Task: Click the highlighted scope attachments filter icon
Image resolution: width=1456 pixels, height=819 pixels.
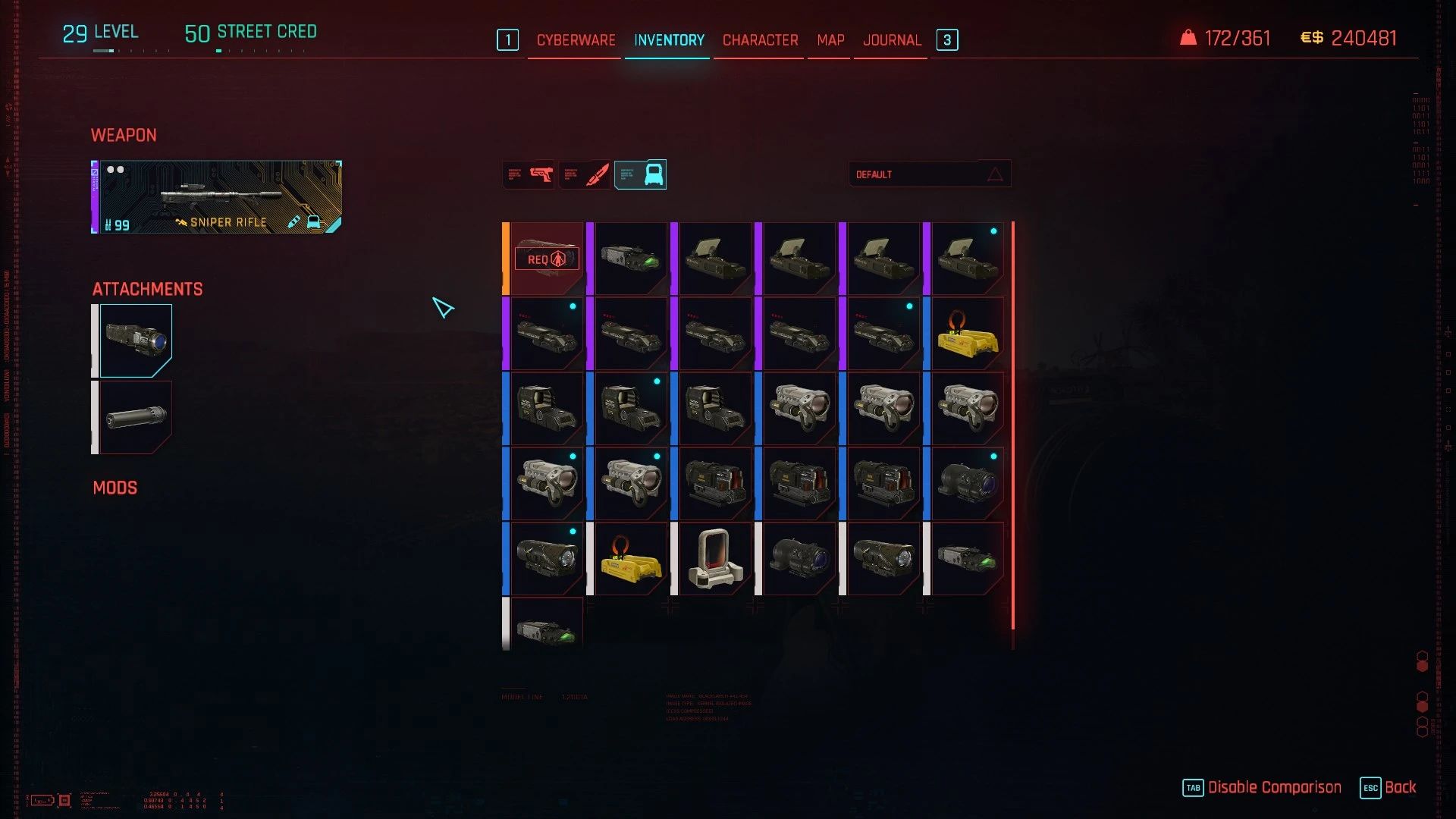Action: (x=640, y=174)
